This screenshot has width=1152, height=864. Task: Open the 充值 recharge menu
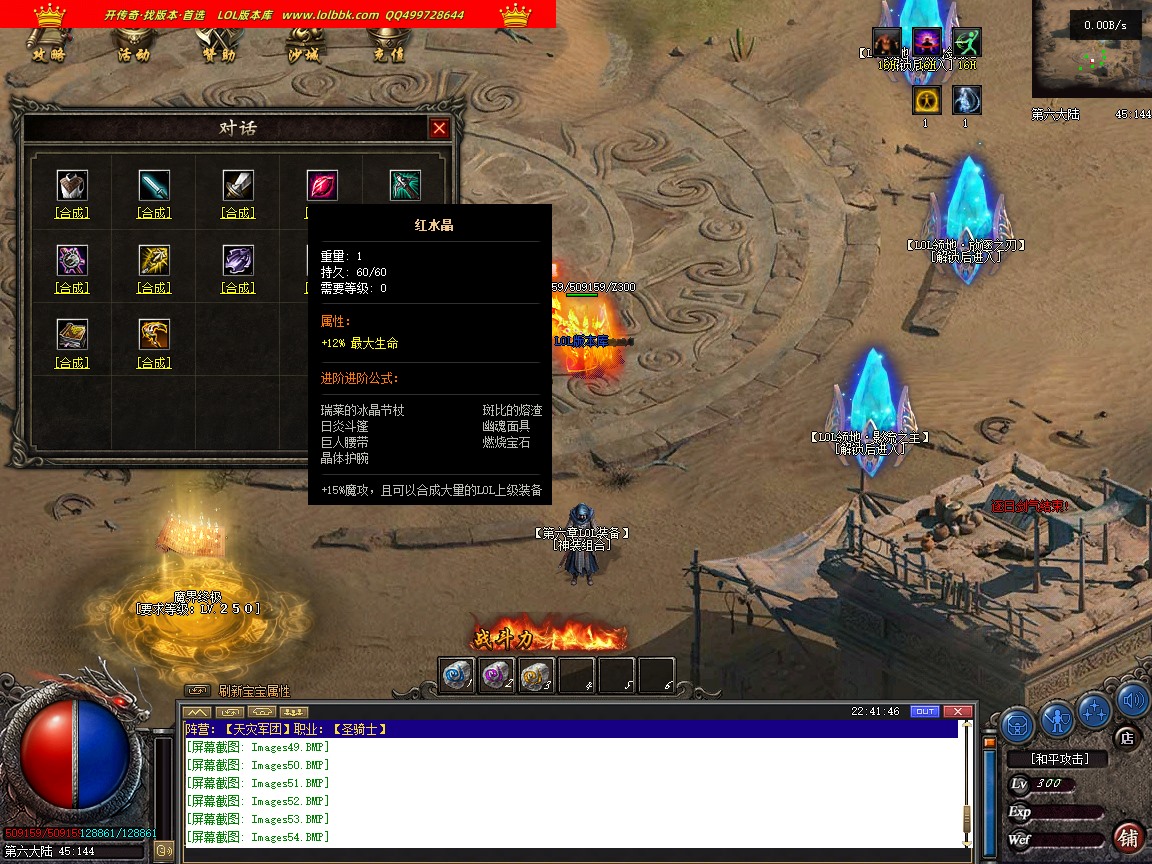click(x=389, y=54)
